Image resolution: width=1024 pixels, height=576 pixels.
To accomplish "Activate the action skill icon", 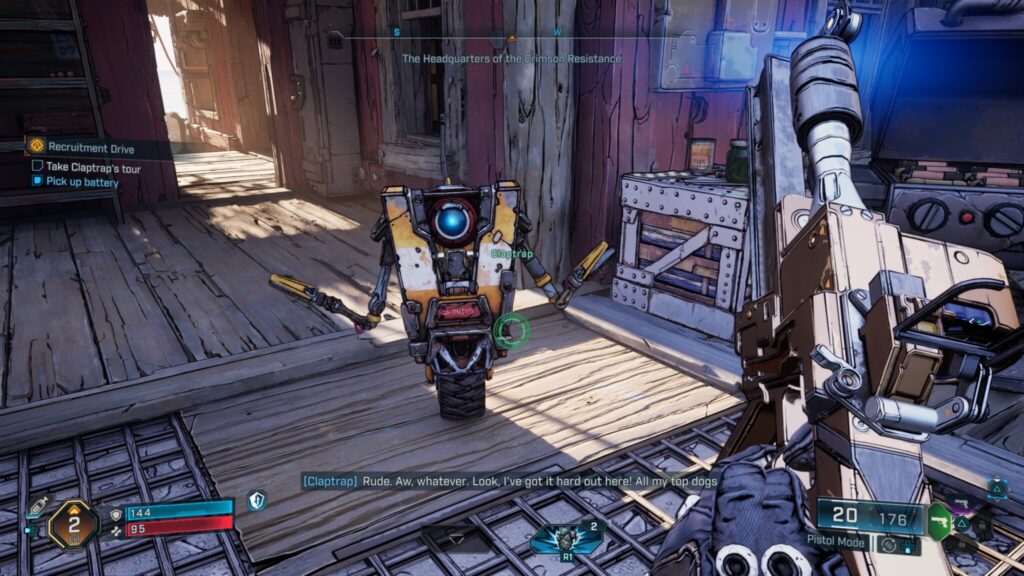I will click(x=566, y=538).
